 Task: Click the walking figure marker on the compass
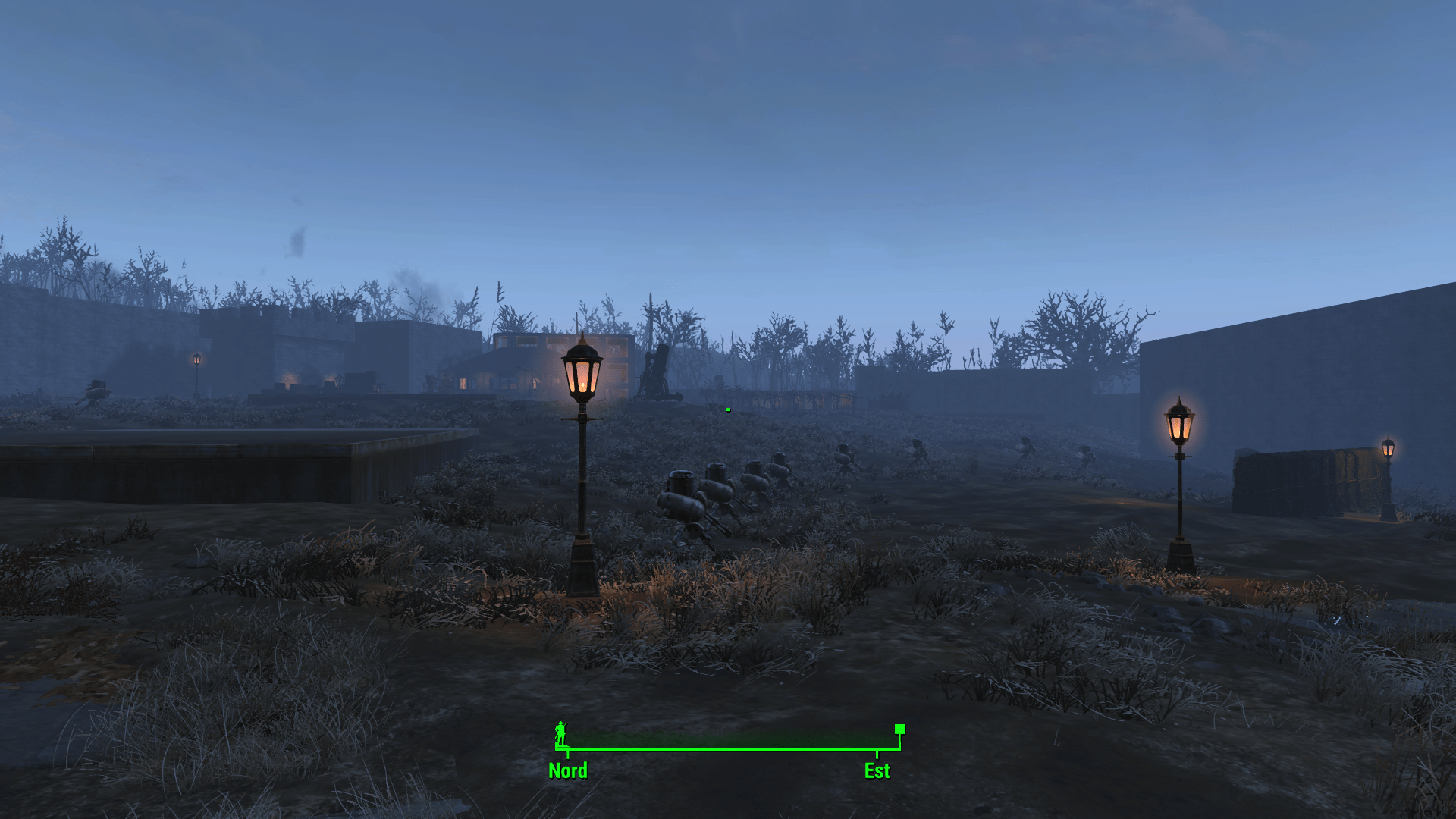click(560, 733)
